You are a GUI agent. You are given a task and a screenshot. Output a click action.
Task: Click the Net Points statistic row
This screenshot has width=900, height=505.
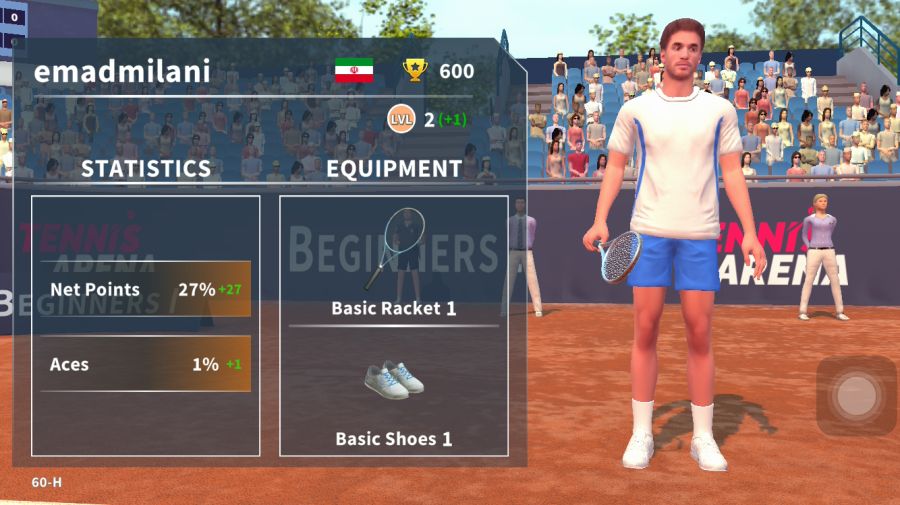(x=146, y=290)
